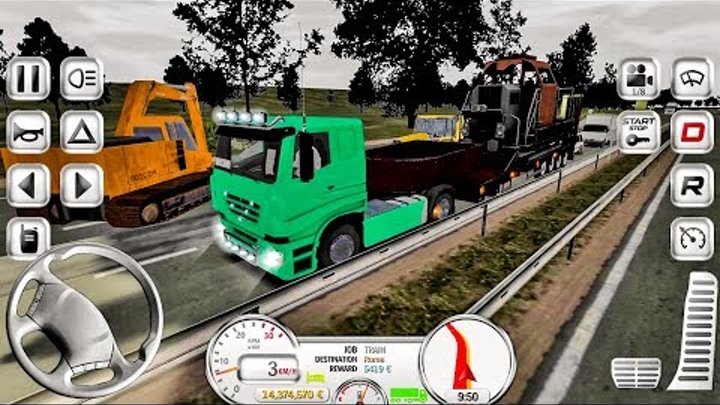720x405 pixels.
Task: Activate the left turn signal
Action: (x=28, y=185)
